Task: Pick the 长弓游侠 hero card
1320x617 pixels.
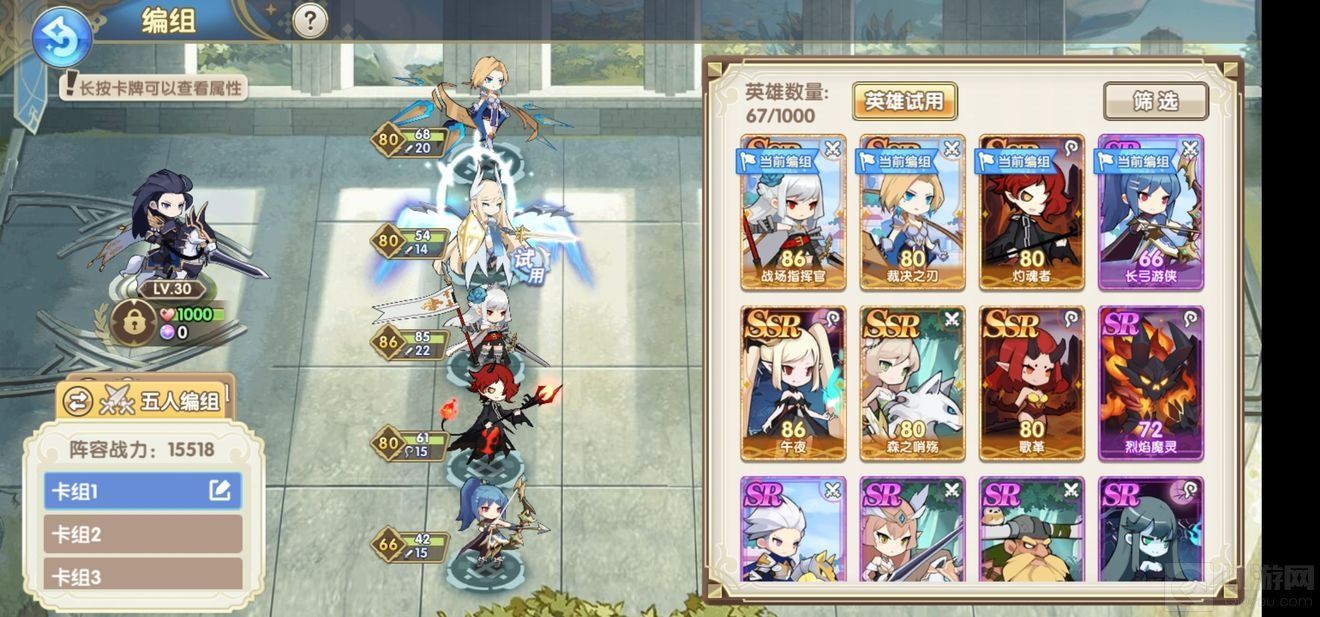Action: point(1150,213)
